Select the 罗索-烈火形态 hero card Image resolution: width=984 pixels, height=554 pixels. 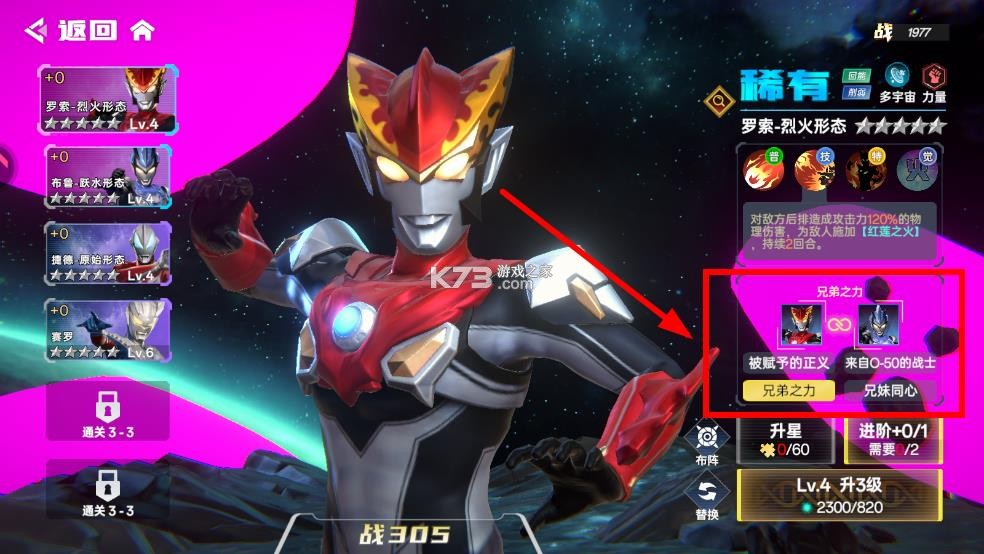point(108,98)
